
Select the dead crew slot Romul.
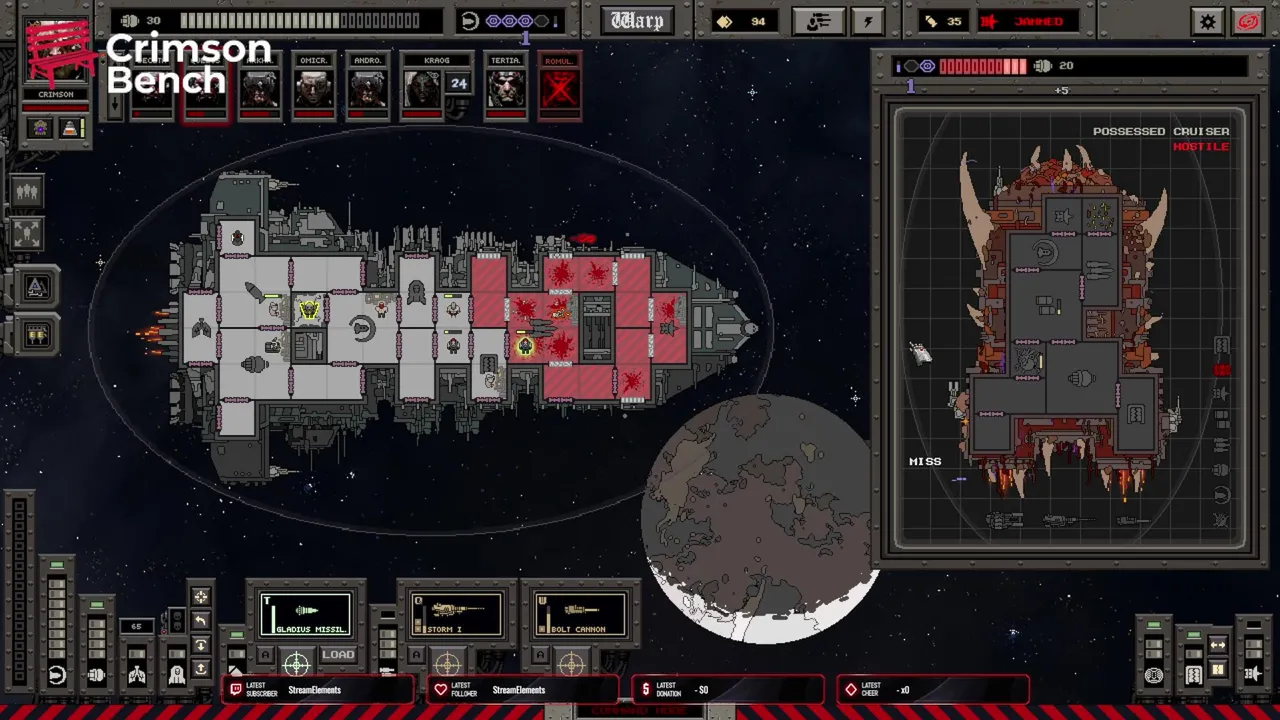click(x=559, y=88)
